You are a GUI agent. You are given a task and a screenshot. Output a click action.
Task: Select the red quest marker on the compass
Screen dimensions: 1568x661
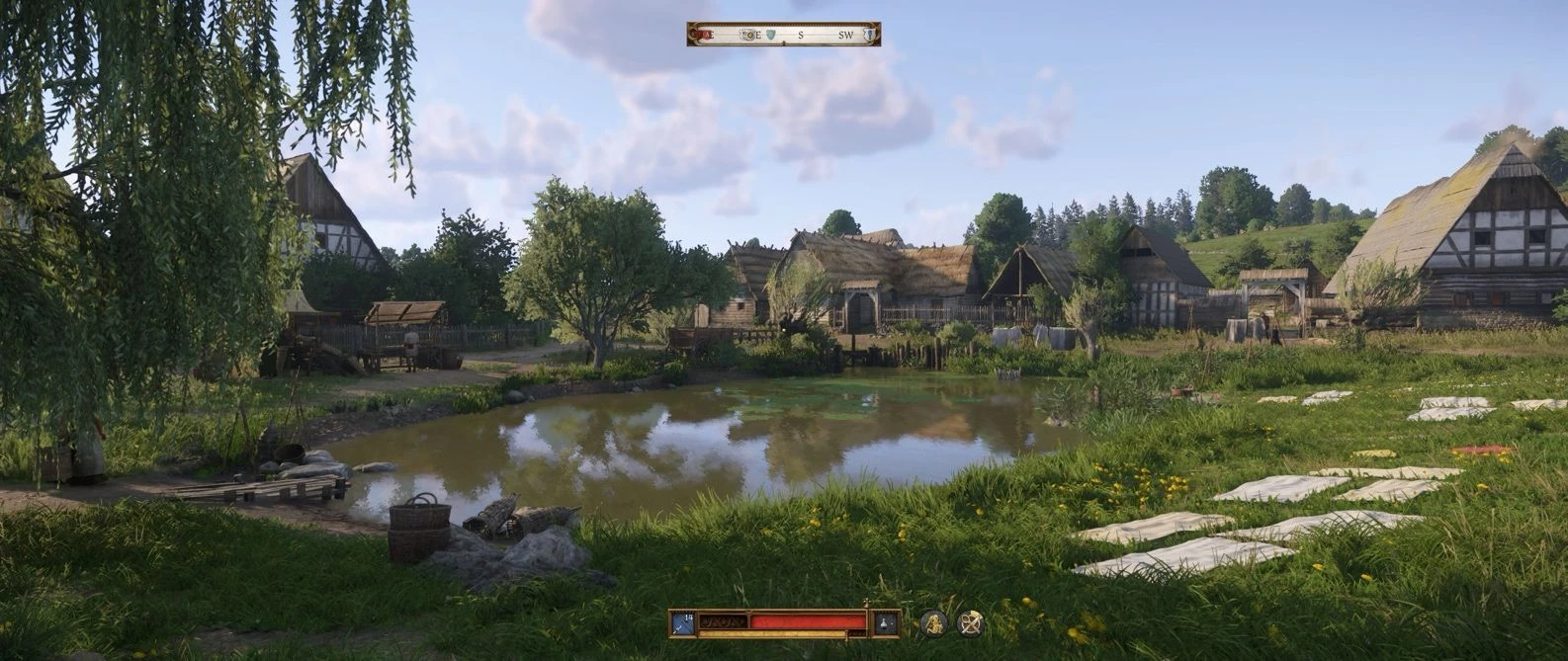point(703,35)
